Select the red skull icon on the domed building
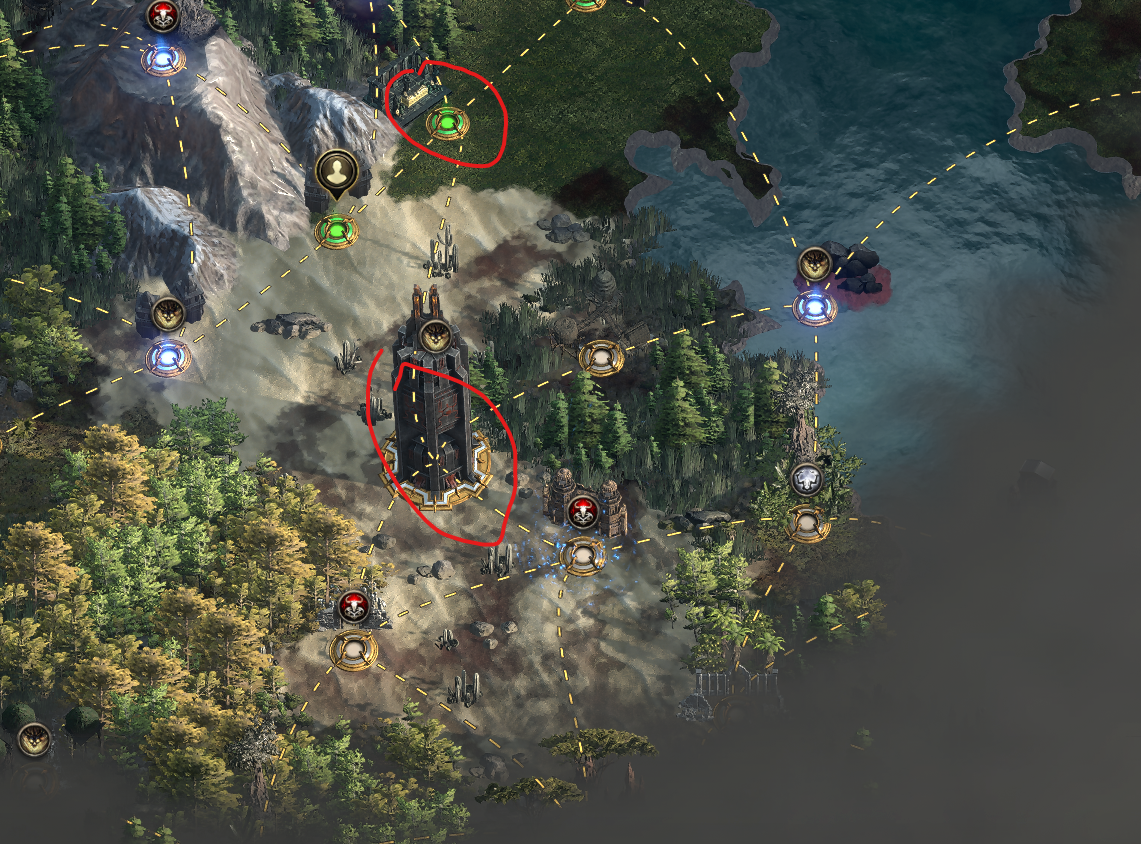The image size is (1141, 844). tap(582, 511)
